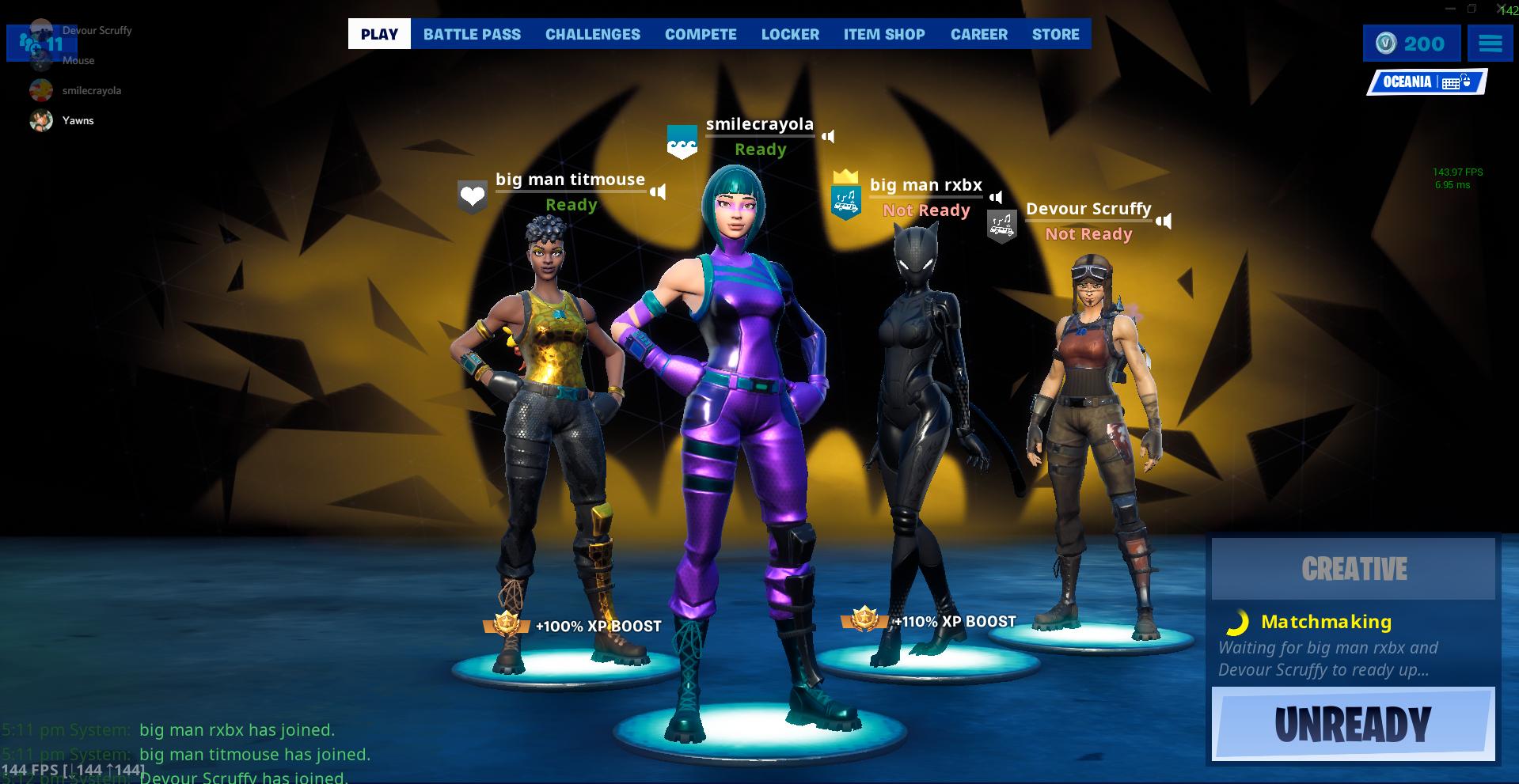Image resolution: width=1519 pixels, height=784 pixels.
Task: Choose Devour Scruffy's name banner
Action: click(1088, 209)
